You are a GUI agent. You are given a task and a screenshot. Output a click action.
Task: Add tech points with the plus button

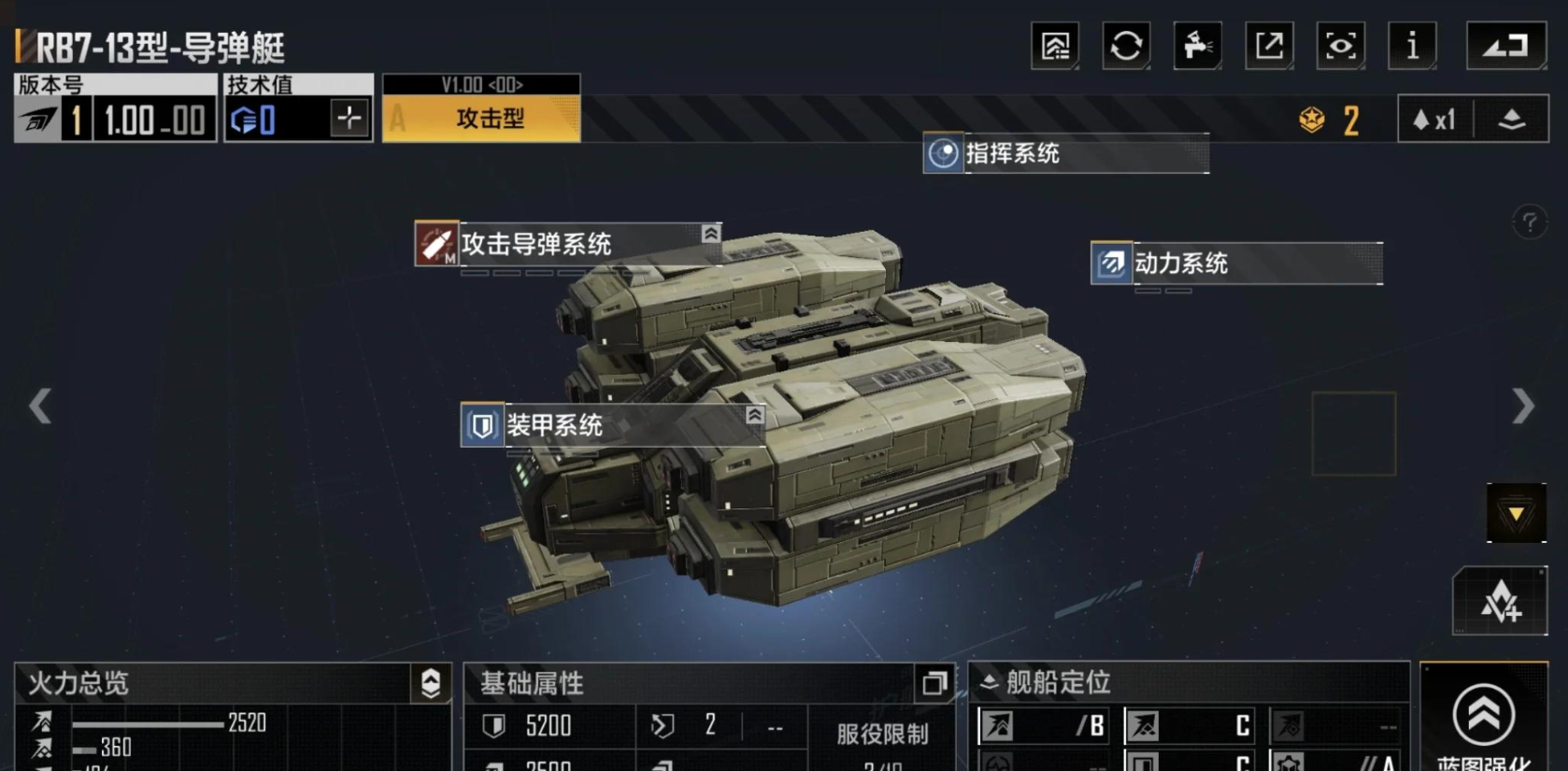[x=349, y=119]
